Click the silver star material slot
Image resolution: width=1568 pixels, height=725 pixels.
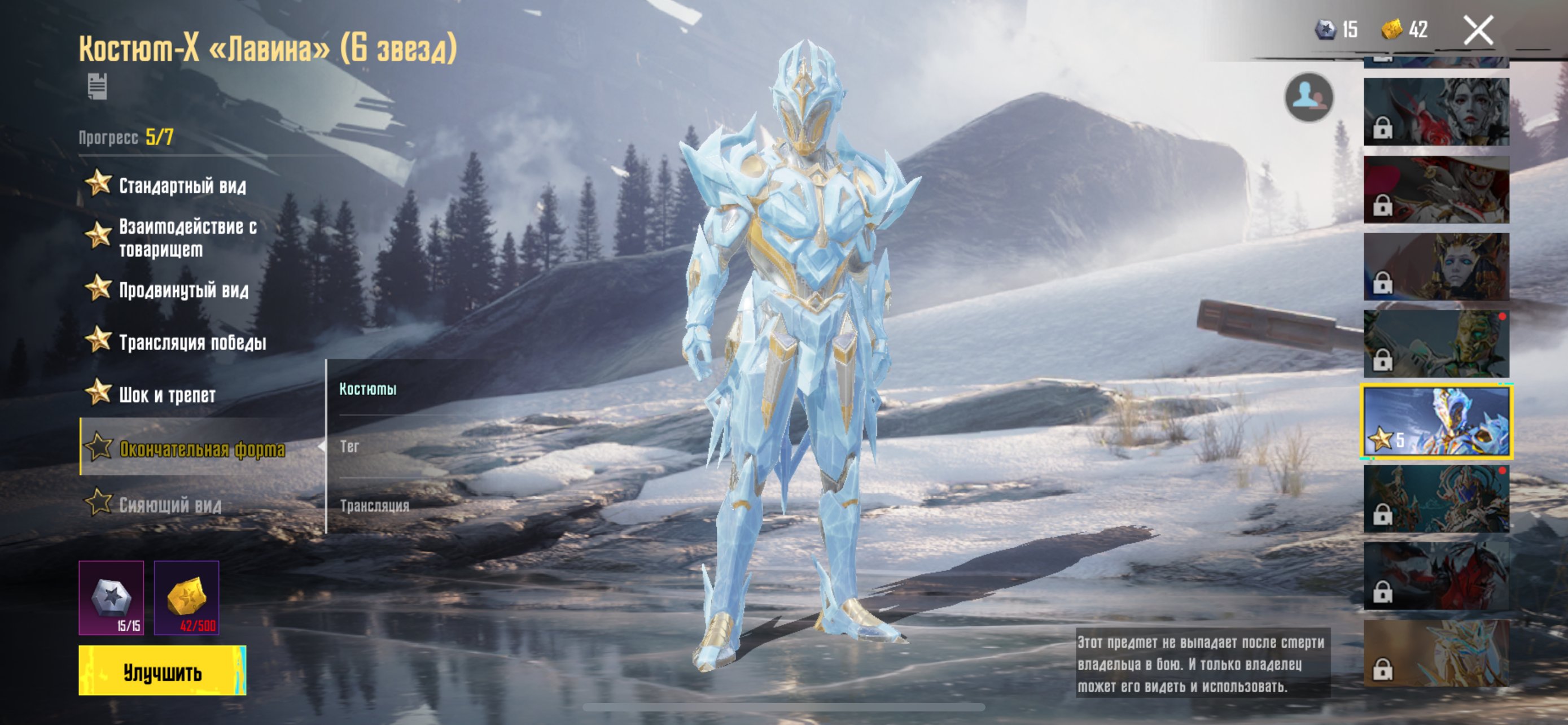tap(111, 597)
